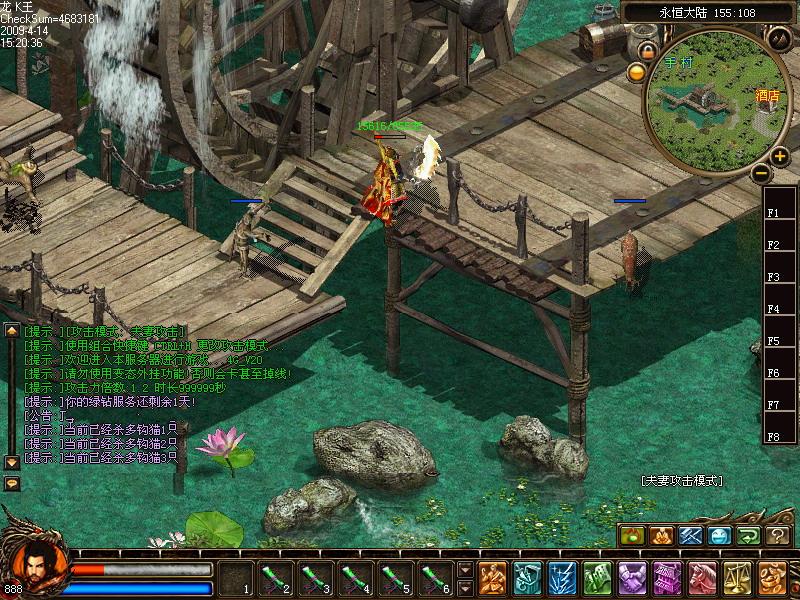Image resolution: width=800 pixels, height=600 pixels.
Task: Use the green scroll in hotbar slot 4
Action: (x=355, y=578)
